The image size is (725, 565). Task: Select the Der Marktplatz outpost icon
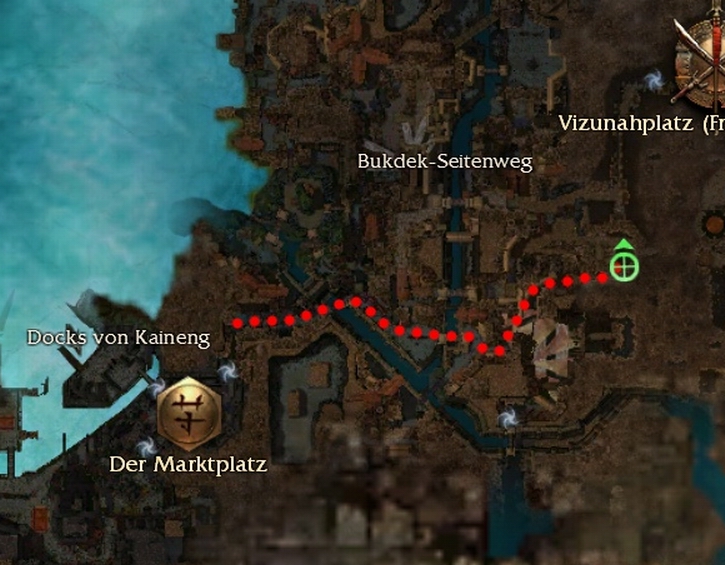[187, 414]
